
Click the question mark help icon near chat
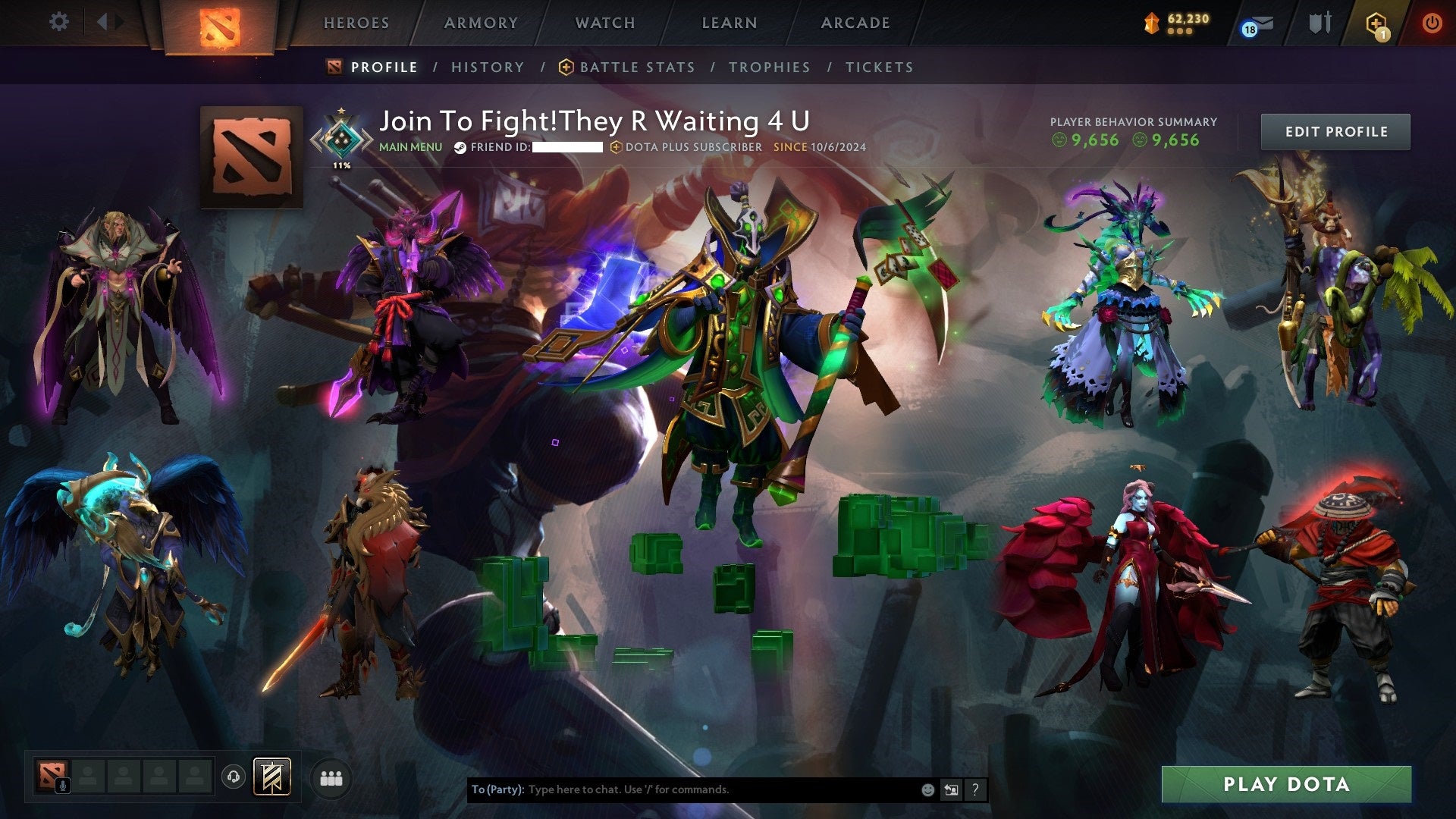975,789
